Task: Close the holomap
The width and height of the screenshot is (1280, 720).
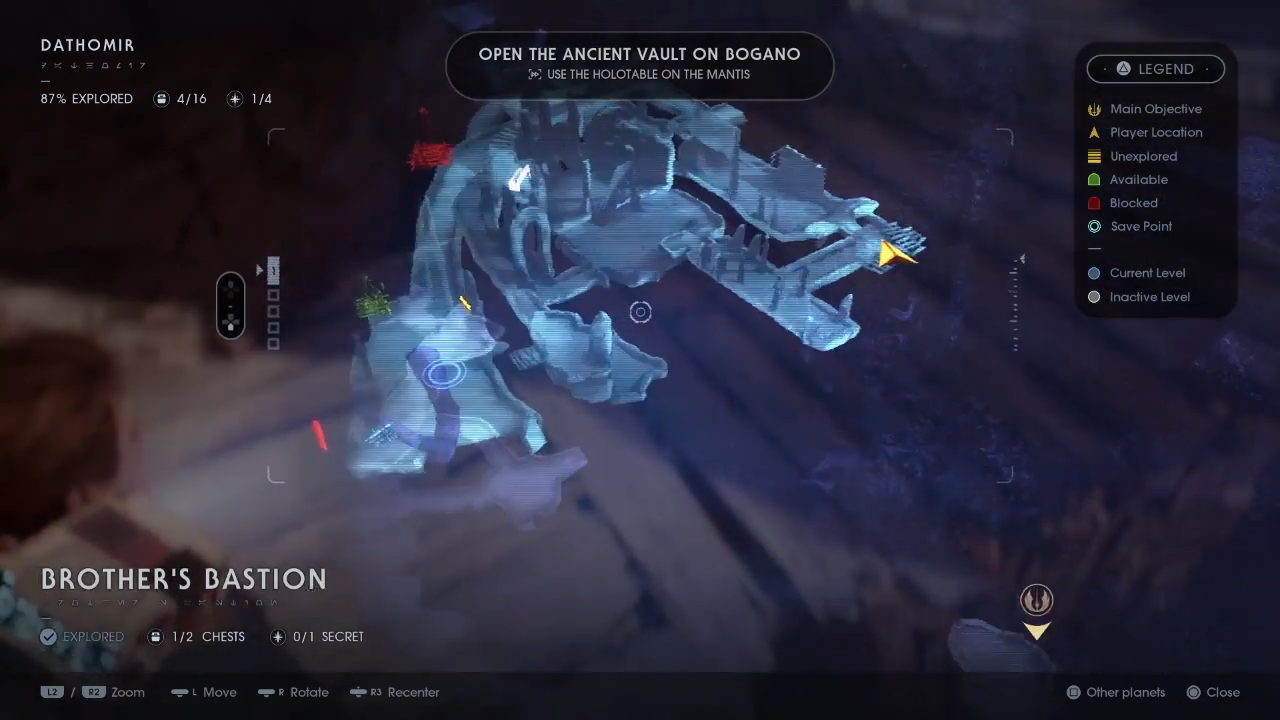Action: point(1213,692)
